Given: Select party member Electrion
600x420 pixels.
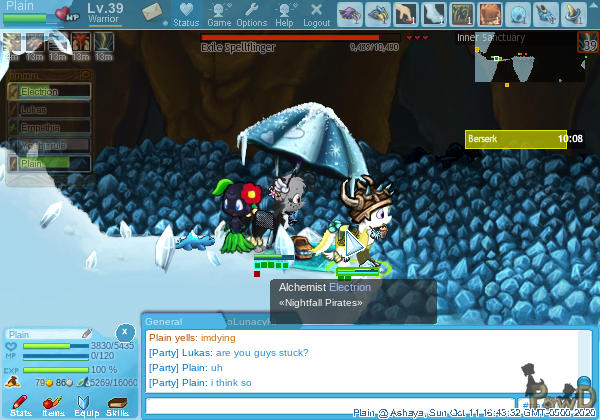Looking at the screenshot, I should (x=49, y=92).
